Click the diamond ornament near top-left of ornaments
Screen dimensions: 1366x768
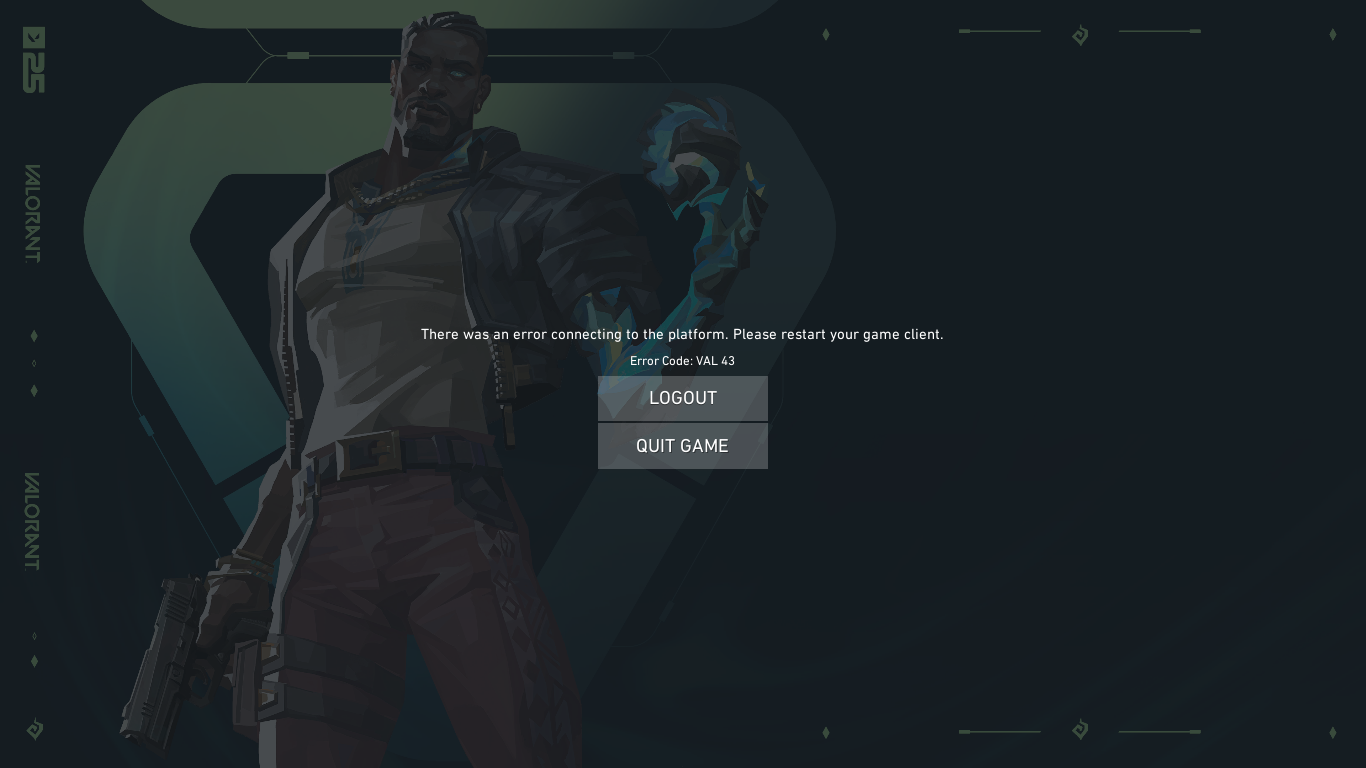click(x=826, y=33)
